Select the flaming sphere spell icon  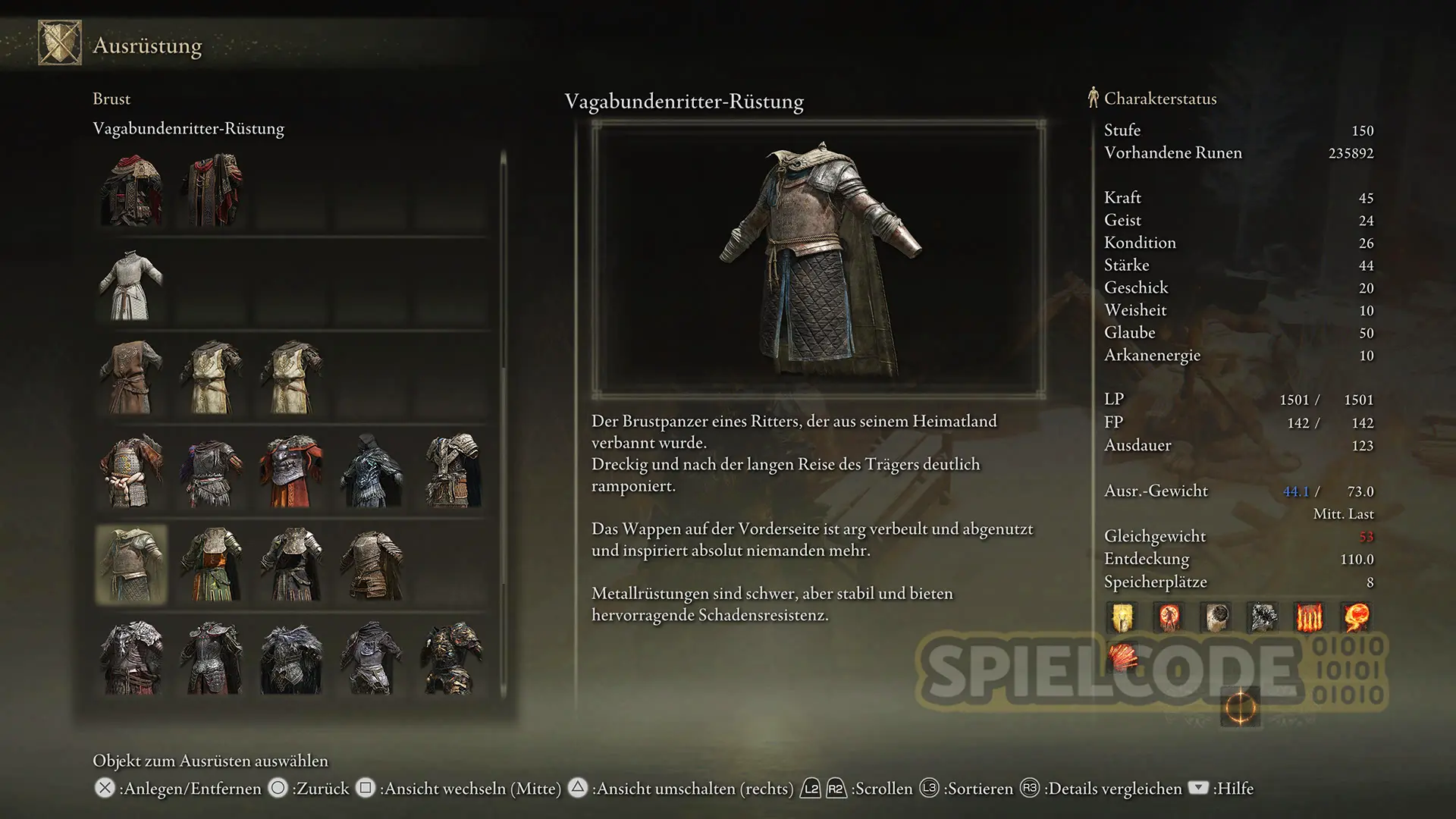(x=1357, y=617)
